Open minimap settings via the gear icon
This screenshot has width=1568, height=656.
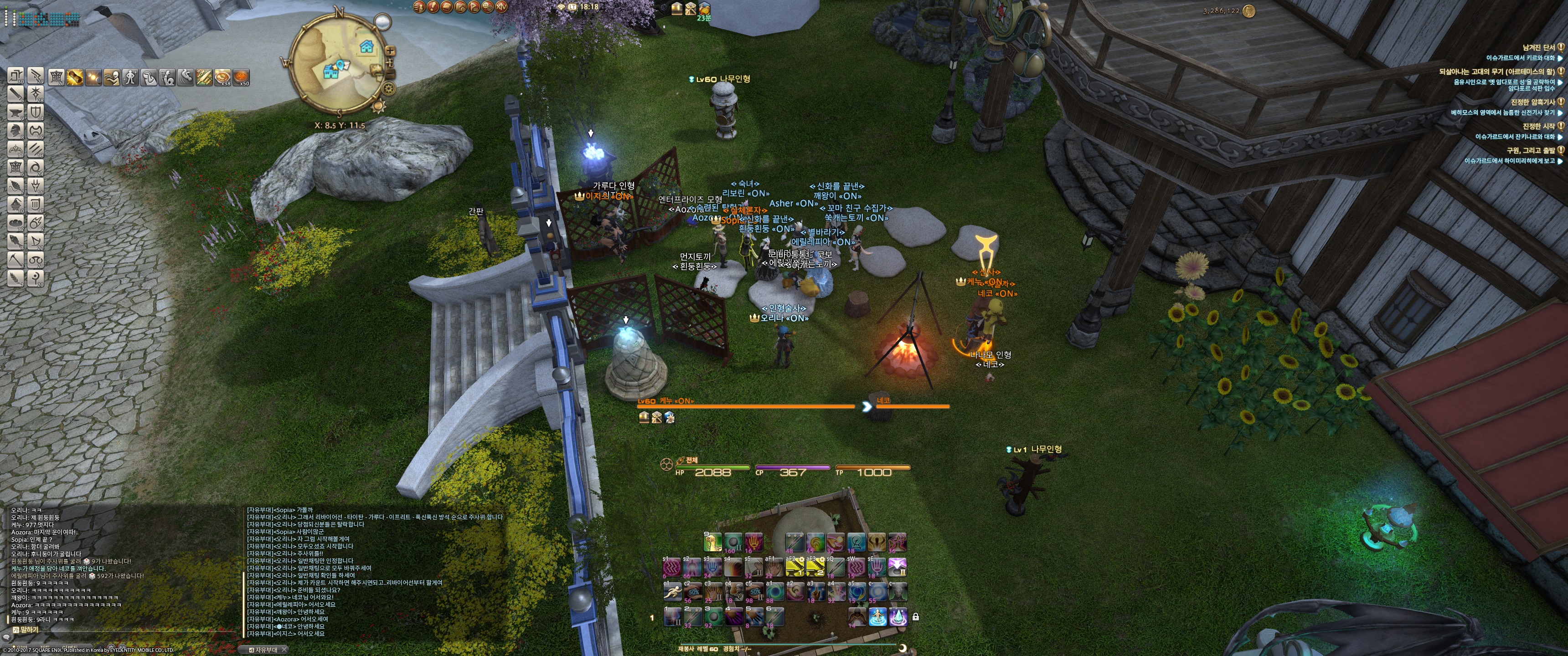(x=388, y=88)
